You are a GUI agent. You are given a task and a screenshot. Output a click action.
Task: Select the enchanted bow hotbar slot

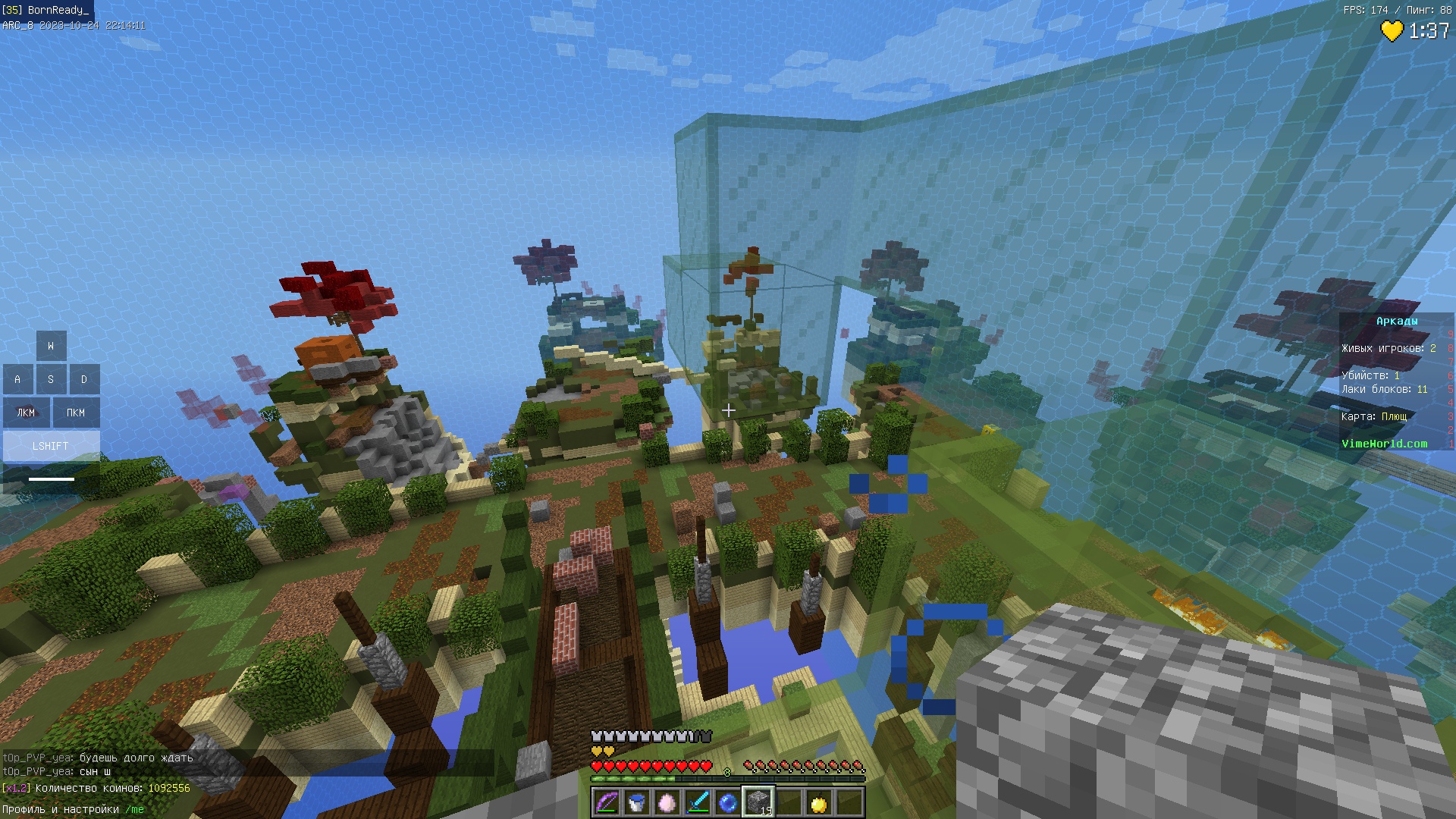(x=607, y=802)
